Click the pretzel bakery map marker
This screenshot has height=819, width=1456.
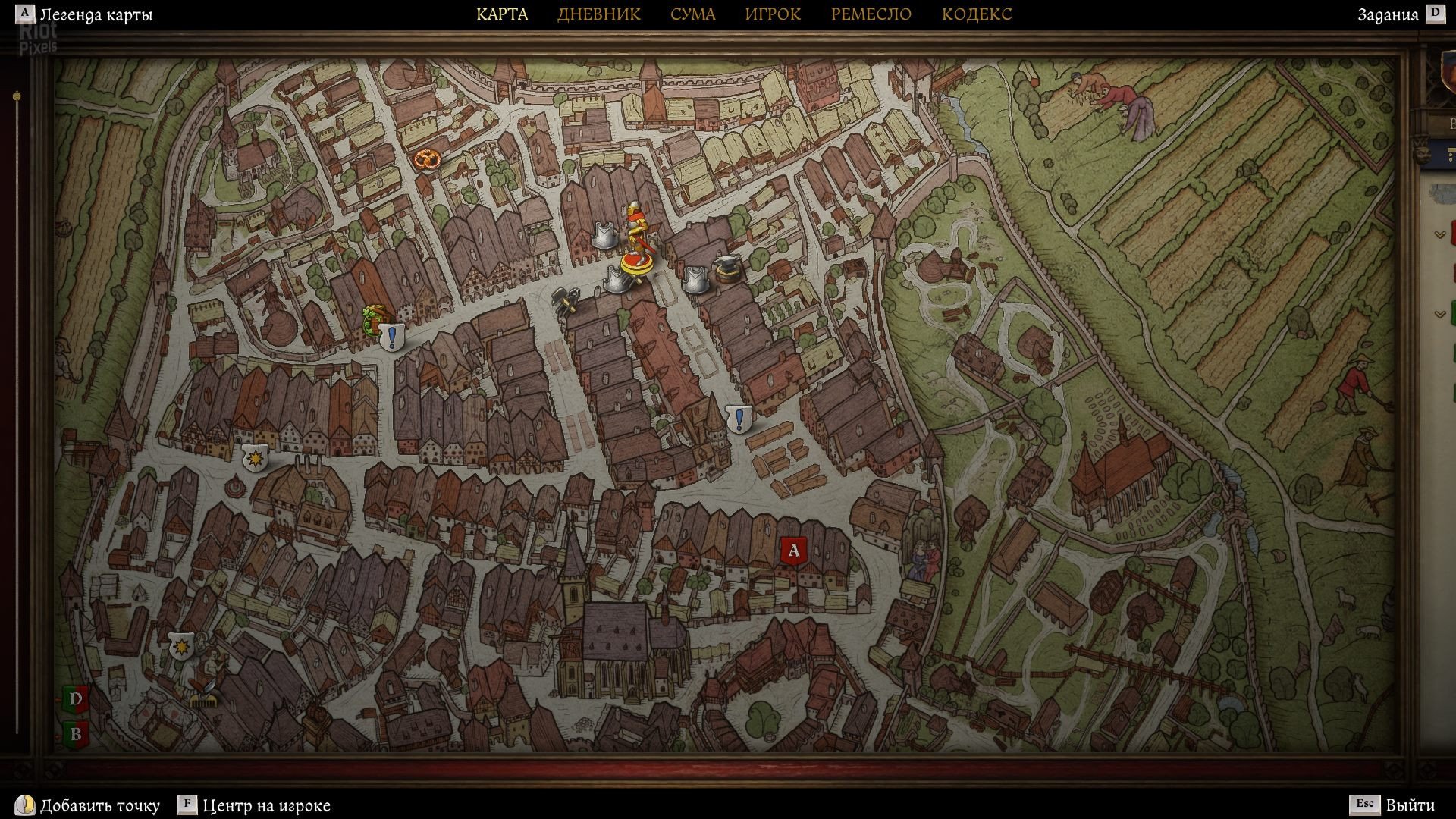click(x=425, y=159)
